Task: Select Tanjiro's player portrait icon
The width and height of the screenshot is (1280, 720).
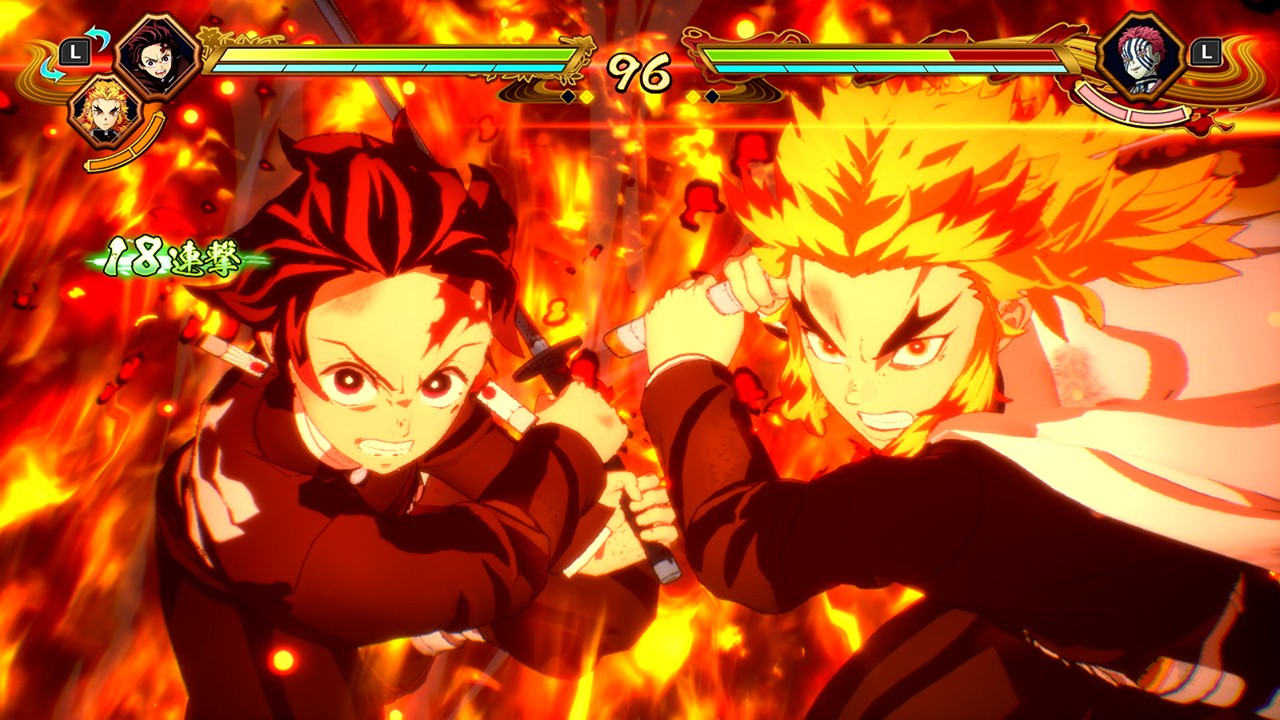Action: [x=155, y=55]
